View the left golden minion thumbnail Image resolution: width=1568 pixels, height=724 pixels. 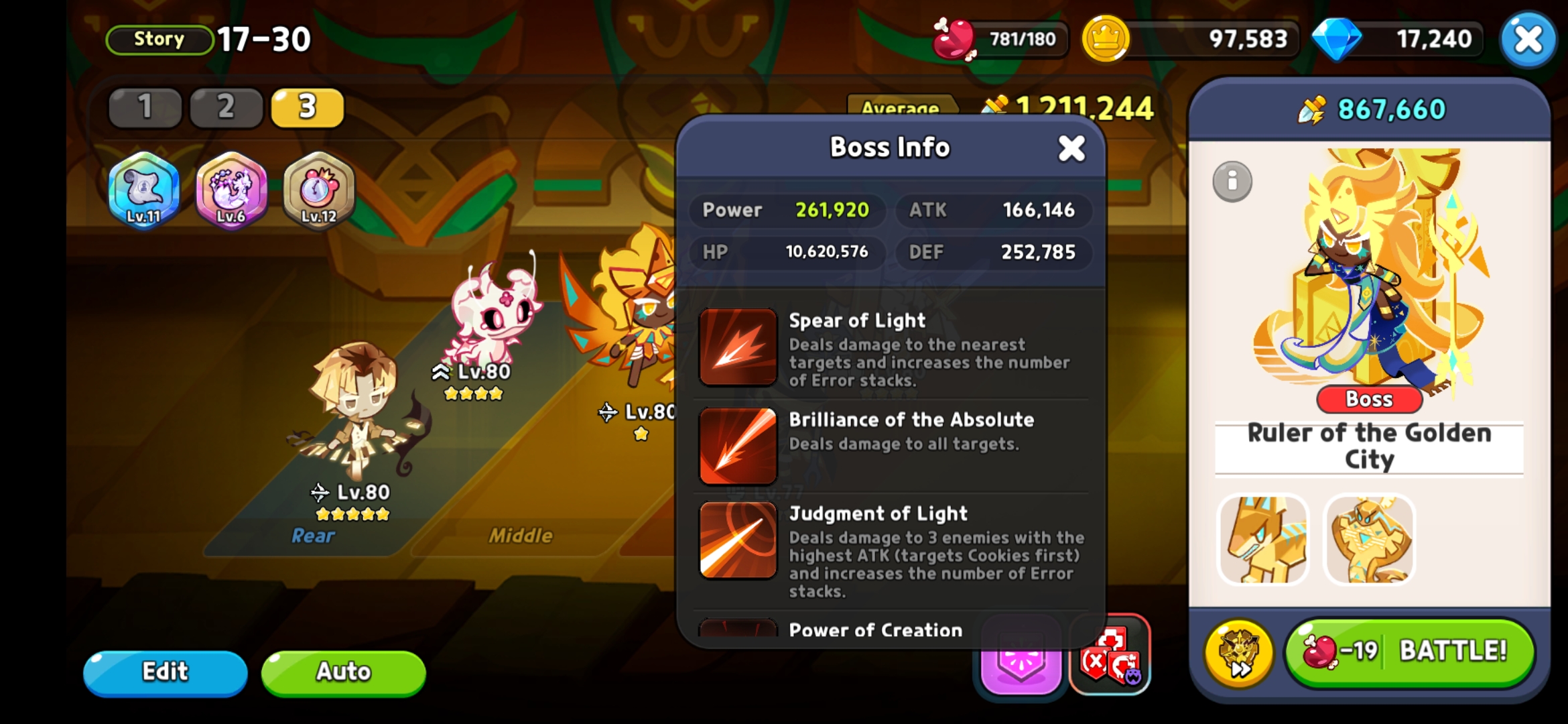(1264, 540)
